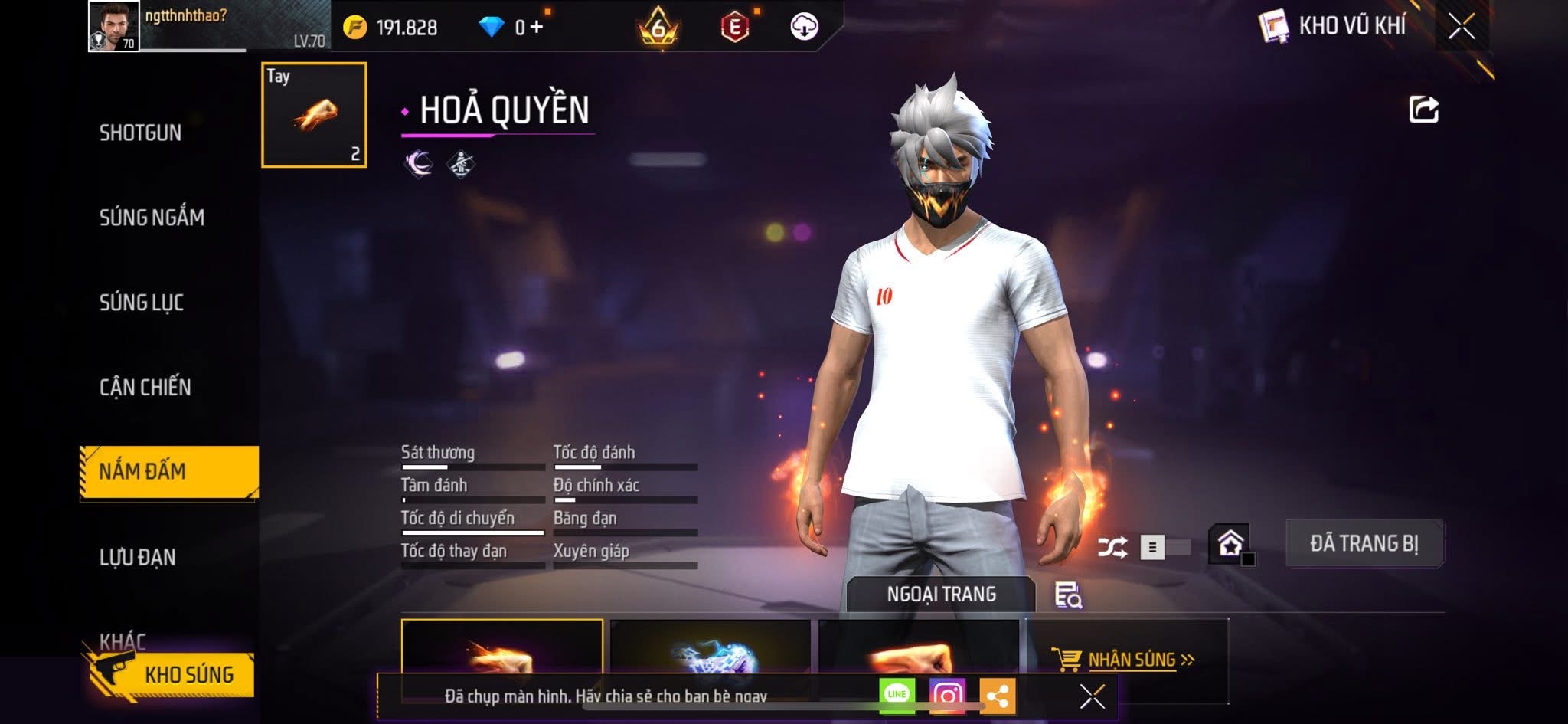Add diamonds with the plus button
This screenshot has height=724, width=1568.
537,28
